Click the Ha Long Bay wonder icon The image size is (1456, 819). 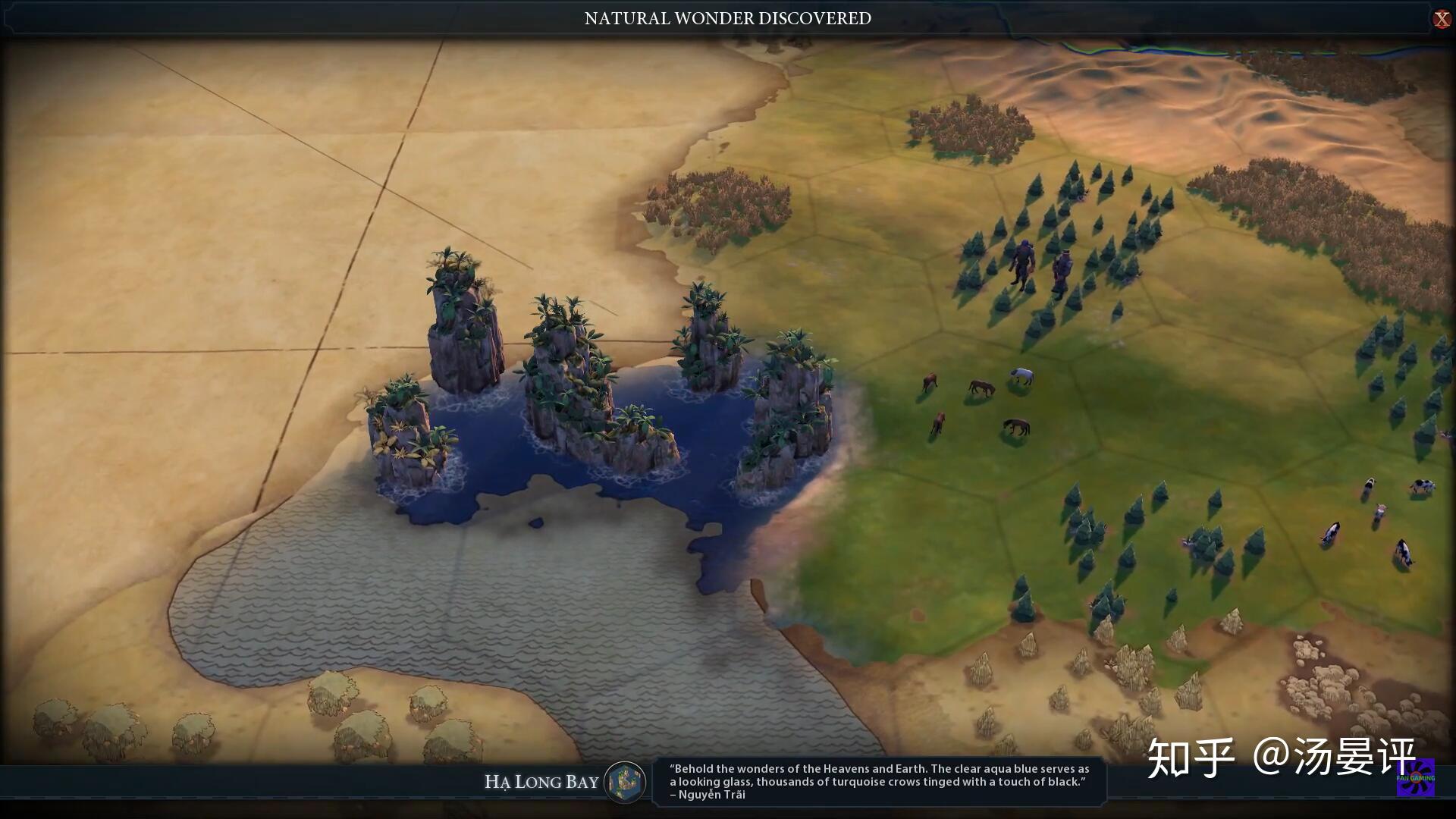[625, 782]
